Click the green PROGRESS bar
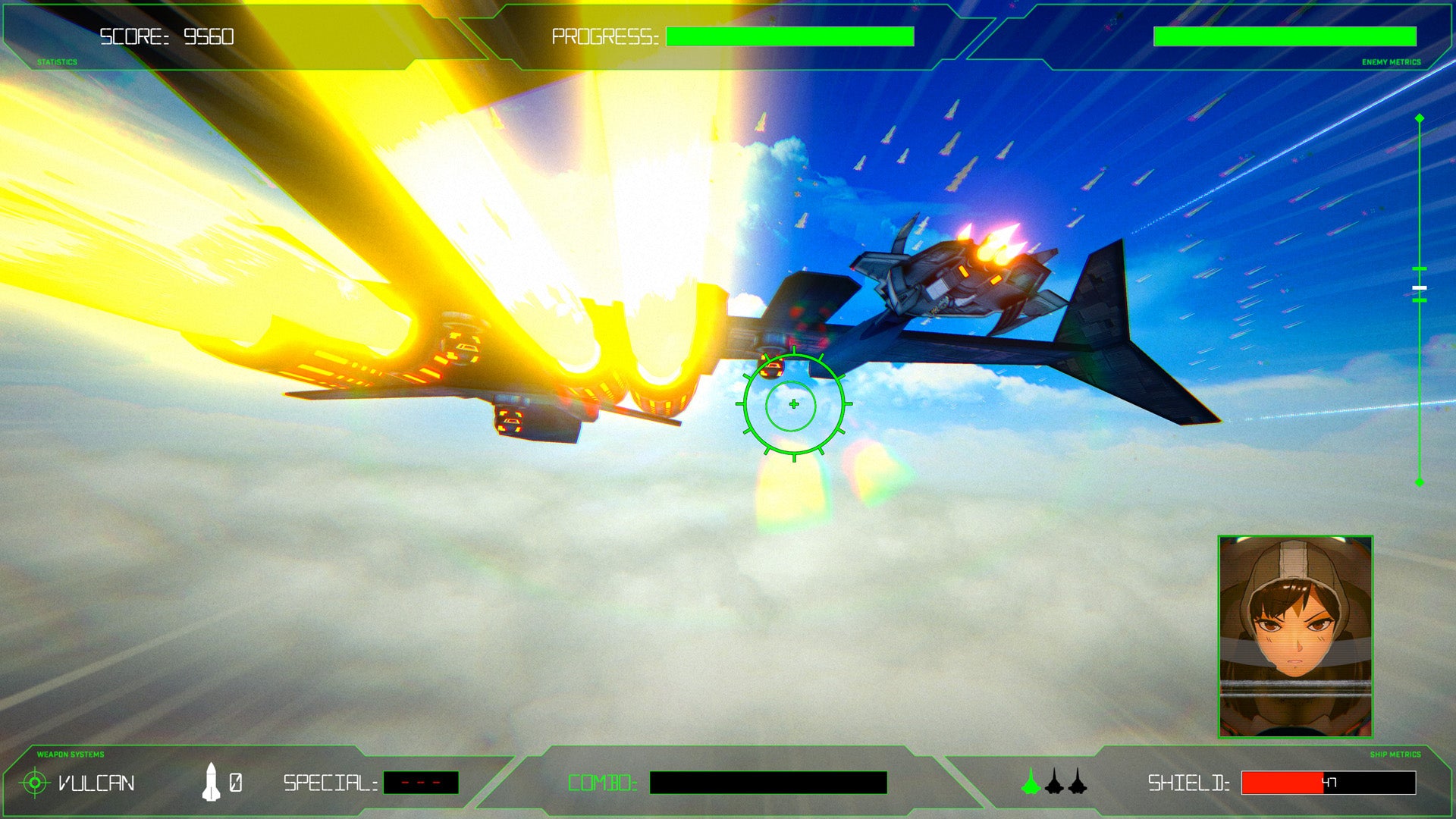 coord(789,35)
